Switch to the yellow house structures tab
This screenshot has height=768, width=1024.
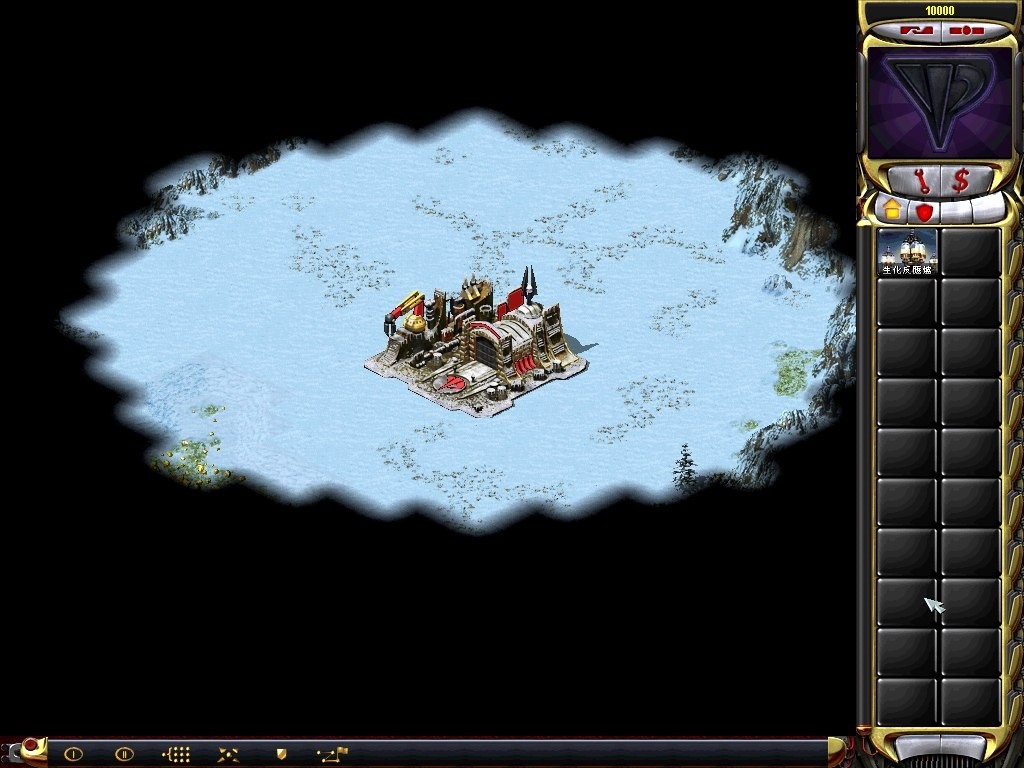tap(891, 211)
